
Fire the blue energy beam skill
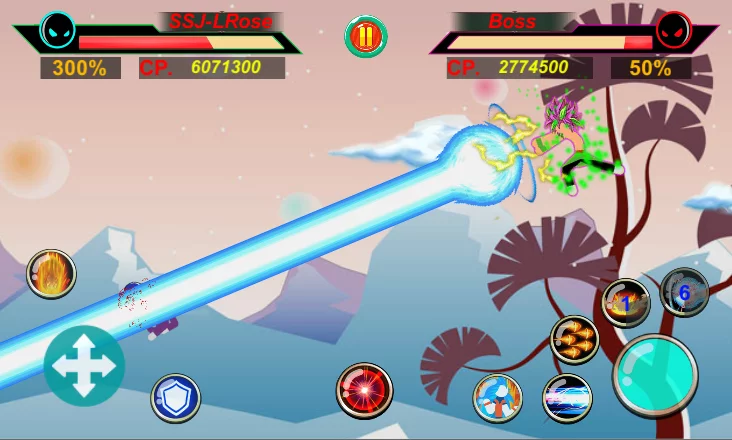point(567,398)
